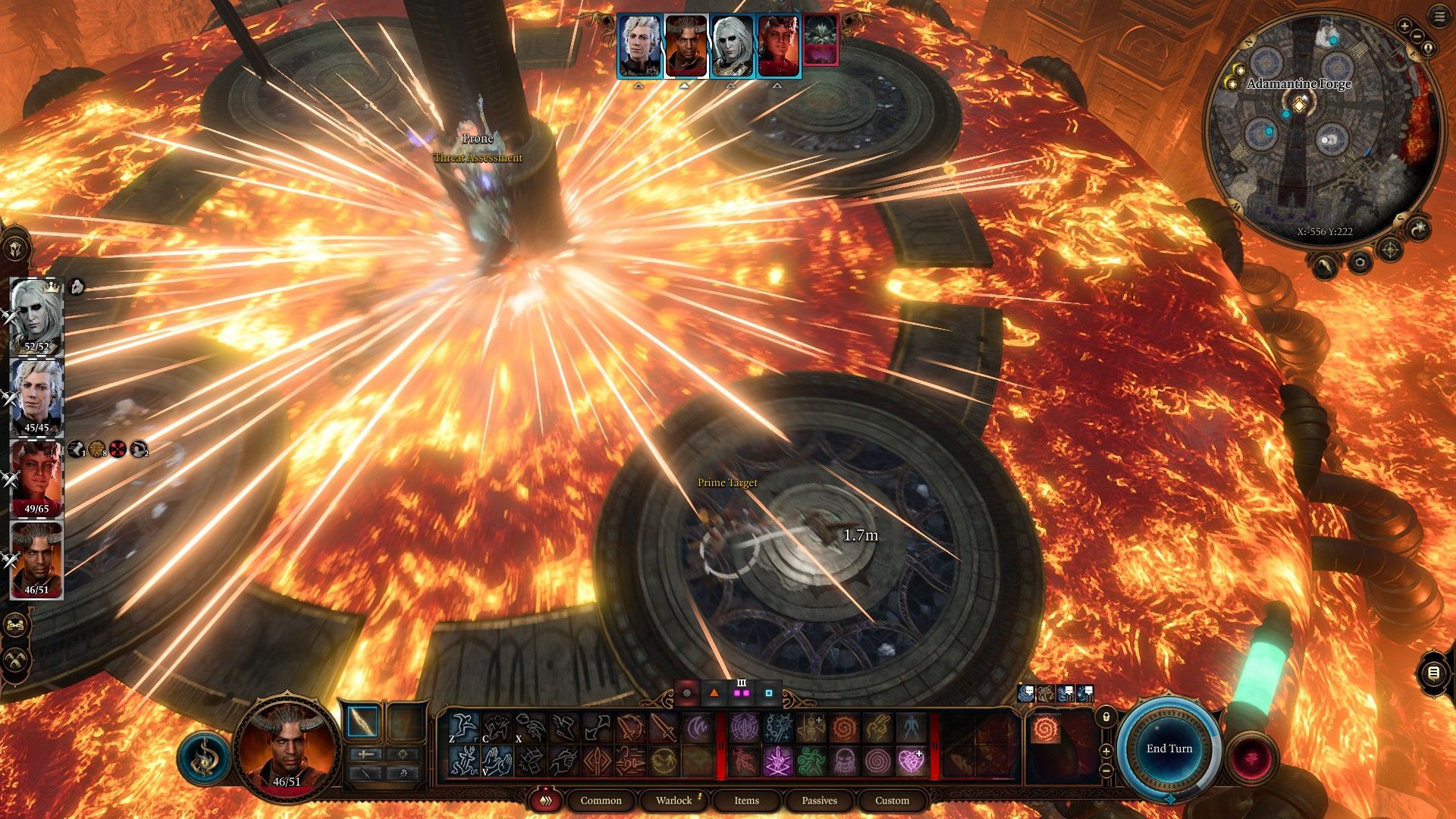Image resolution: width=1456 pixels, height=819 pixels.
Task: Open the Warlock hotbar tab
Action: (x=673, y=800)
